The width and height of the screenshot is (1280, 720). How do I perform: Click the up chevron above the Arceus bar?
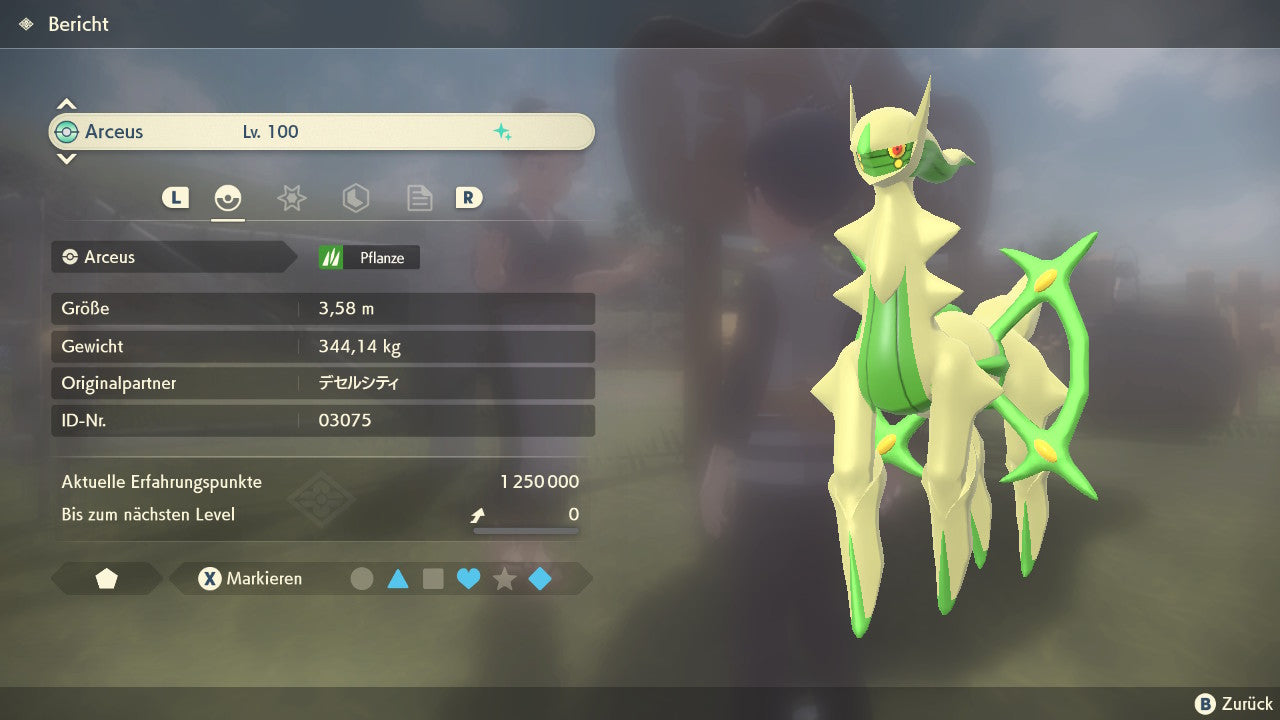(66, 104)
